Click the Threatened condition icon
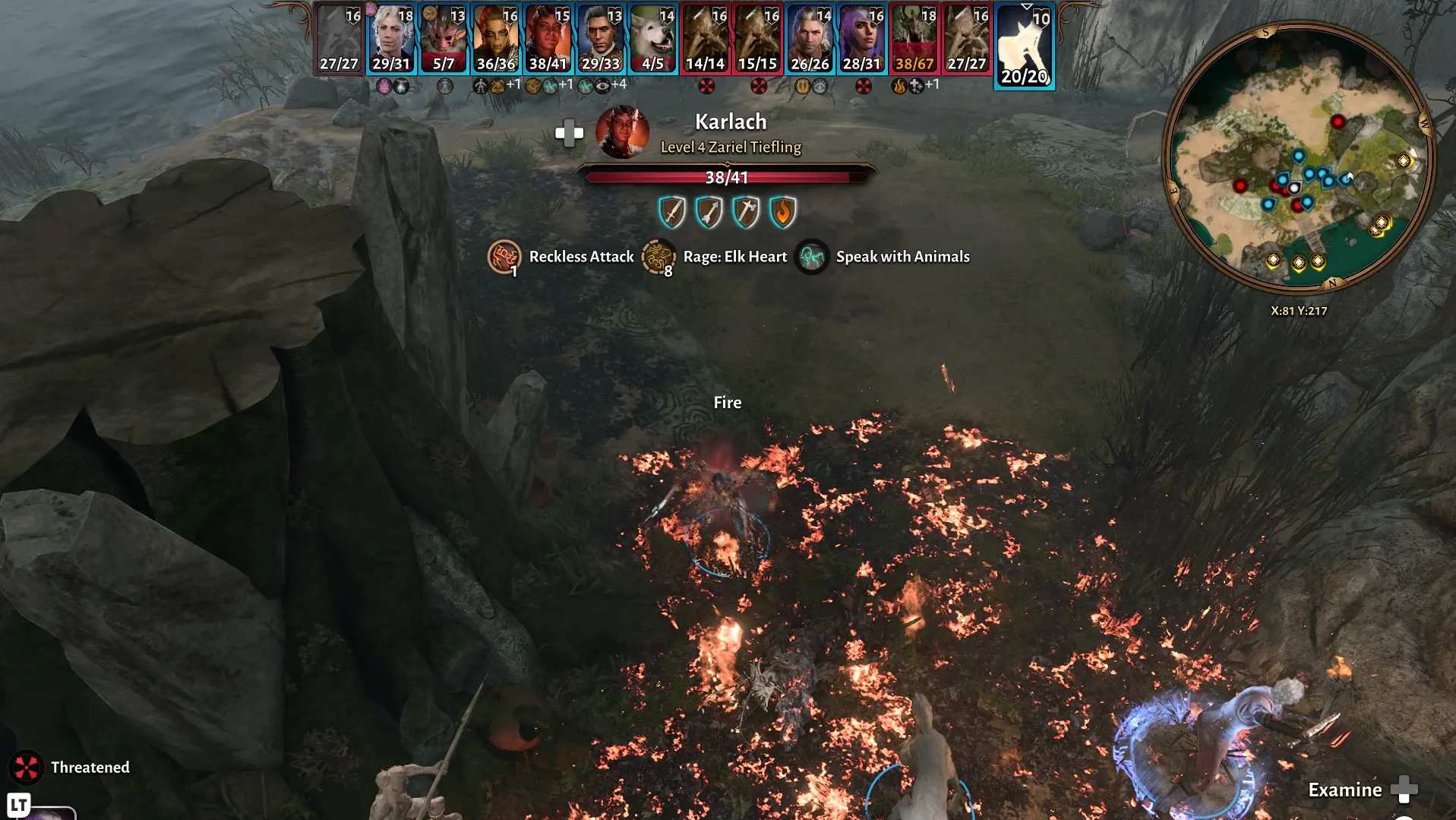The width and height of the screenshot is (1456, 820). tap(27, 768)
